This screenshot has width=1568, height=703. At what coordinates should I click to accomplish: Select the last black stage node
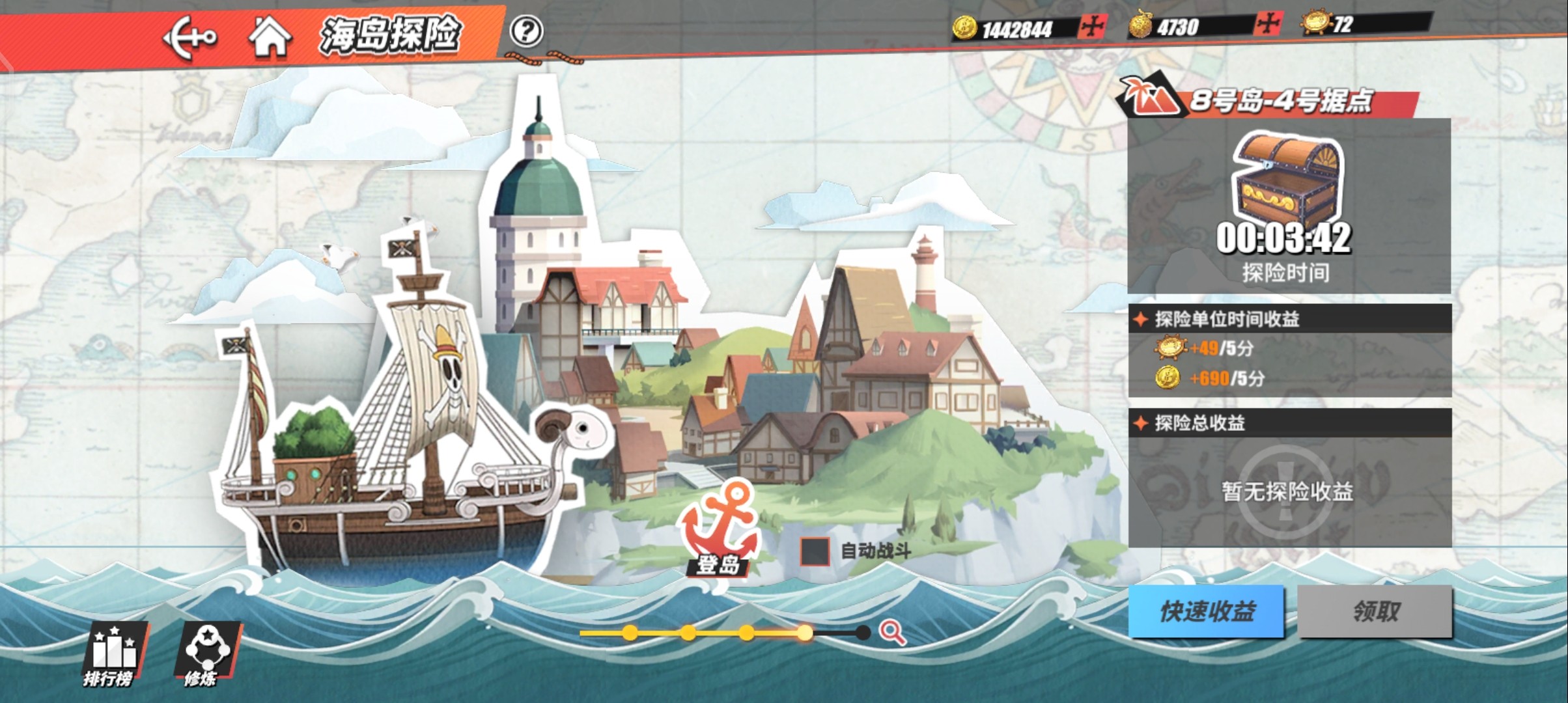[x=863, y=632]
